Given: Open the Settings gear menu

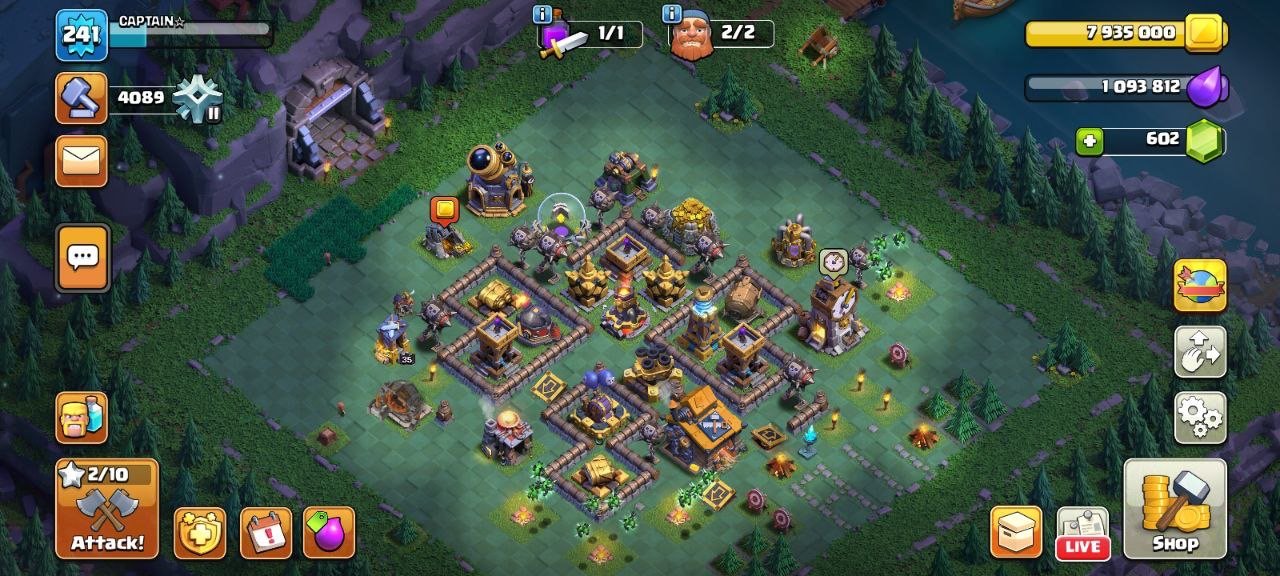Looking at the screenshot, I should [1200, 417].
